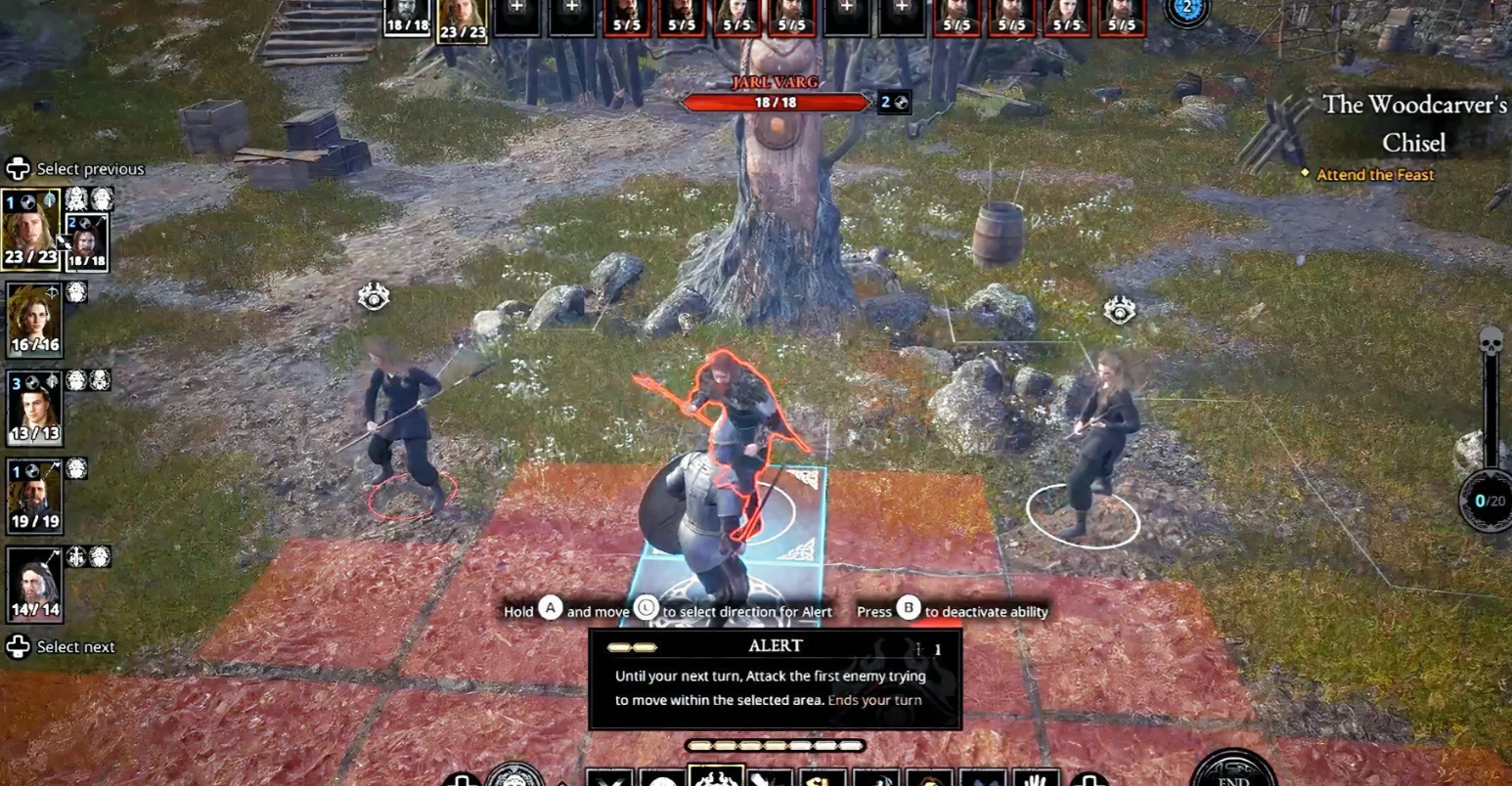Click the 18/18 portrait in the turn order
The width and height of the screenshot is (1512, 786).
[408, 18]
